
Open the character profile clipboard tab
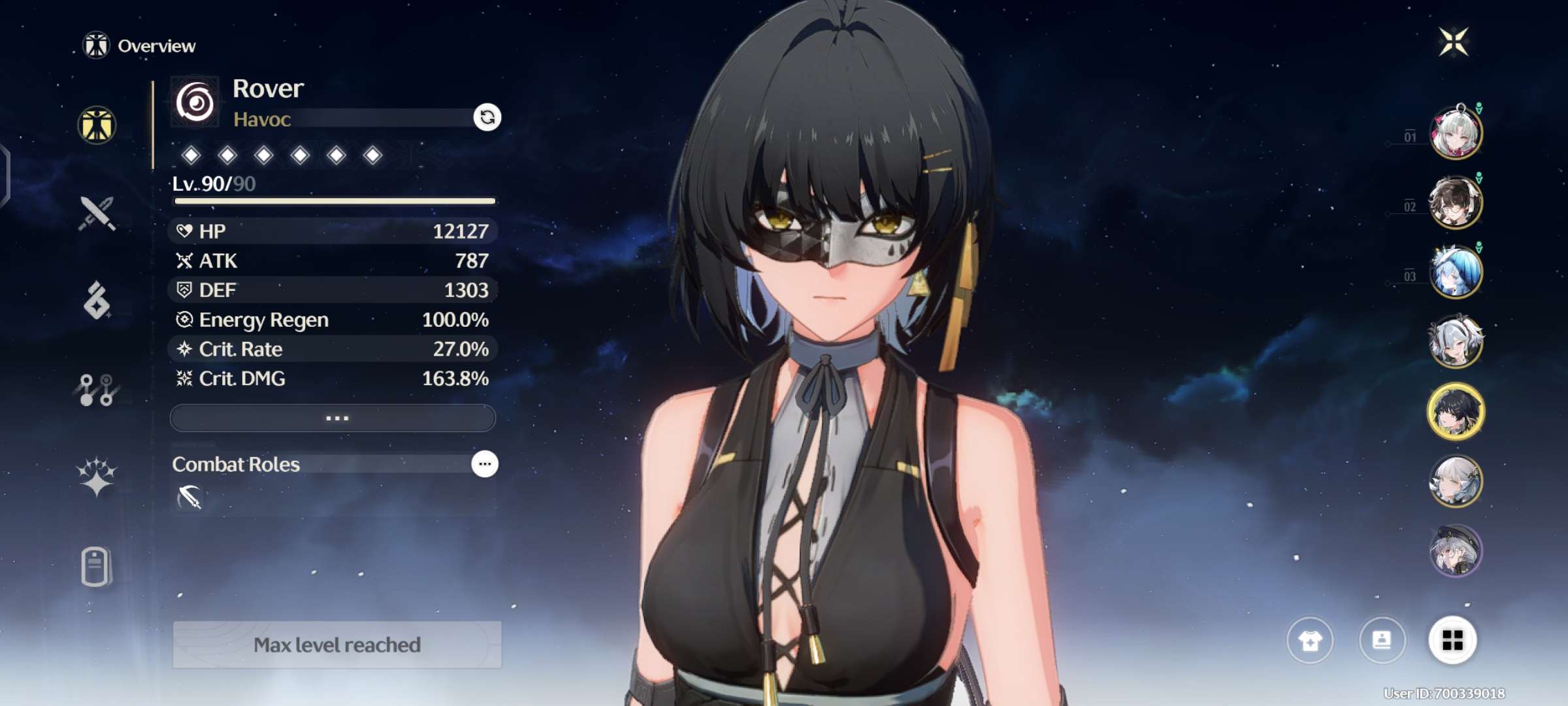point(97,566)
